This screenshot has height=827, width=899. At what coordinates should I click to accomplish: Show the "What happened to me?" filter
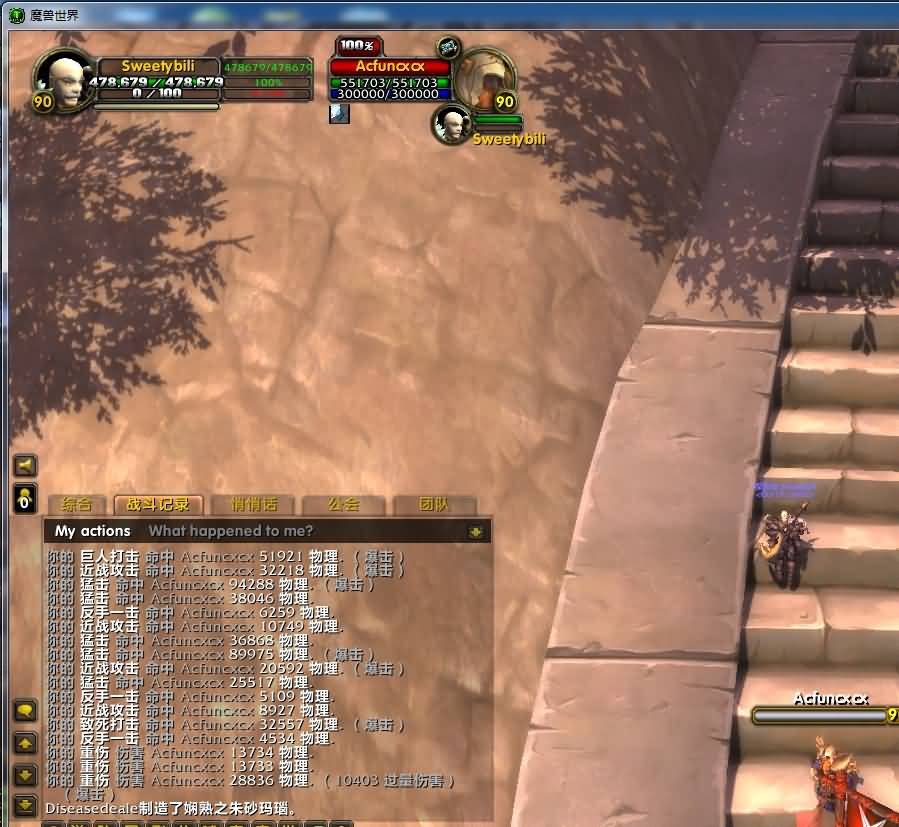pyautogui.click(x=230, y=531)
